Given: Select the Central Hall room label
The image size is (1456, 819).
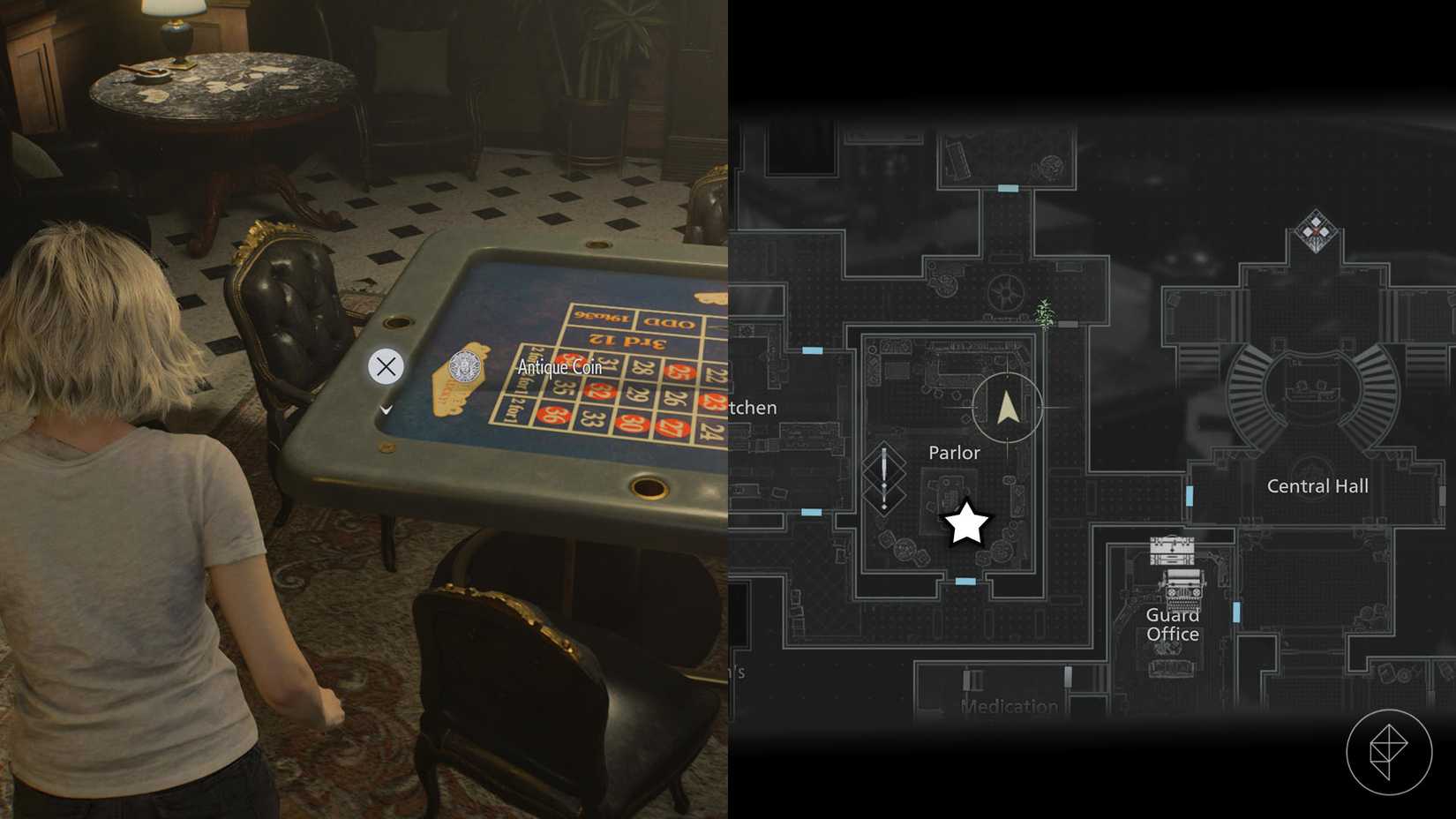Looking at the screenshot, I should (1317, 485).
